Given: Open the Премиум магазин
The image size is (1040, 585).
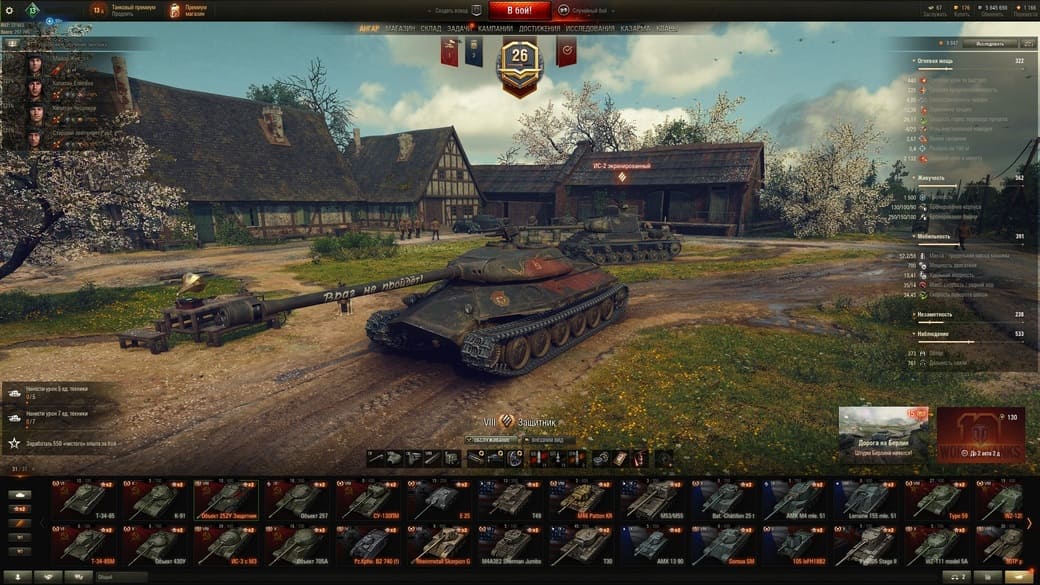Looking at the screenshot, I should (188, 10).
